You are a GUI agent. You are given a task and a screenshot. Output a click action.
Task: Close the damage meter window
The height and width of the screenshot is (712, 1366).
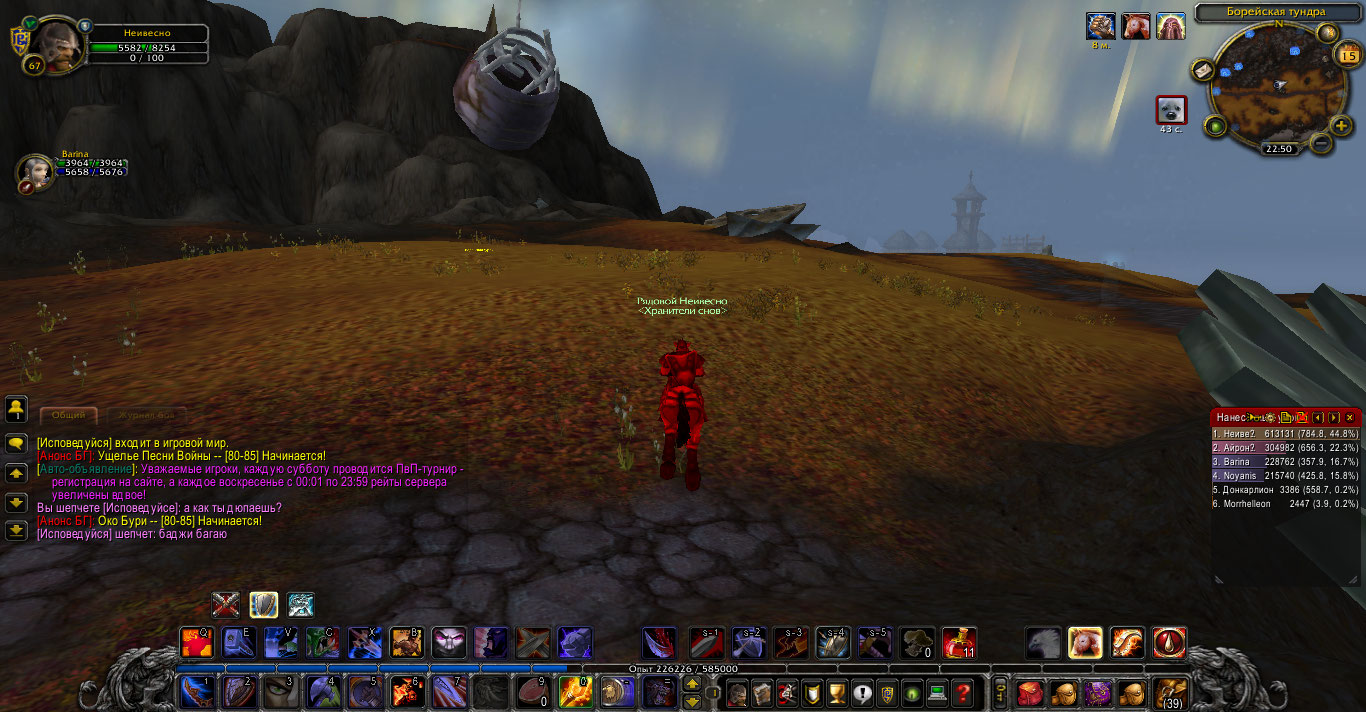tap(1350, 417)
